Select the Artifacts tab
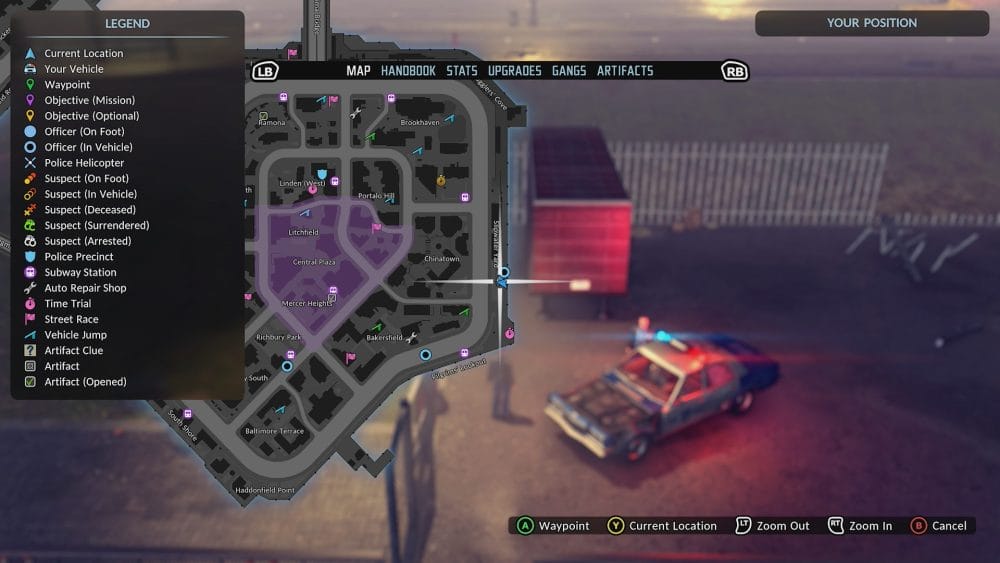The height and width of the screenshot is (563, 1000). click(625, 71)
